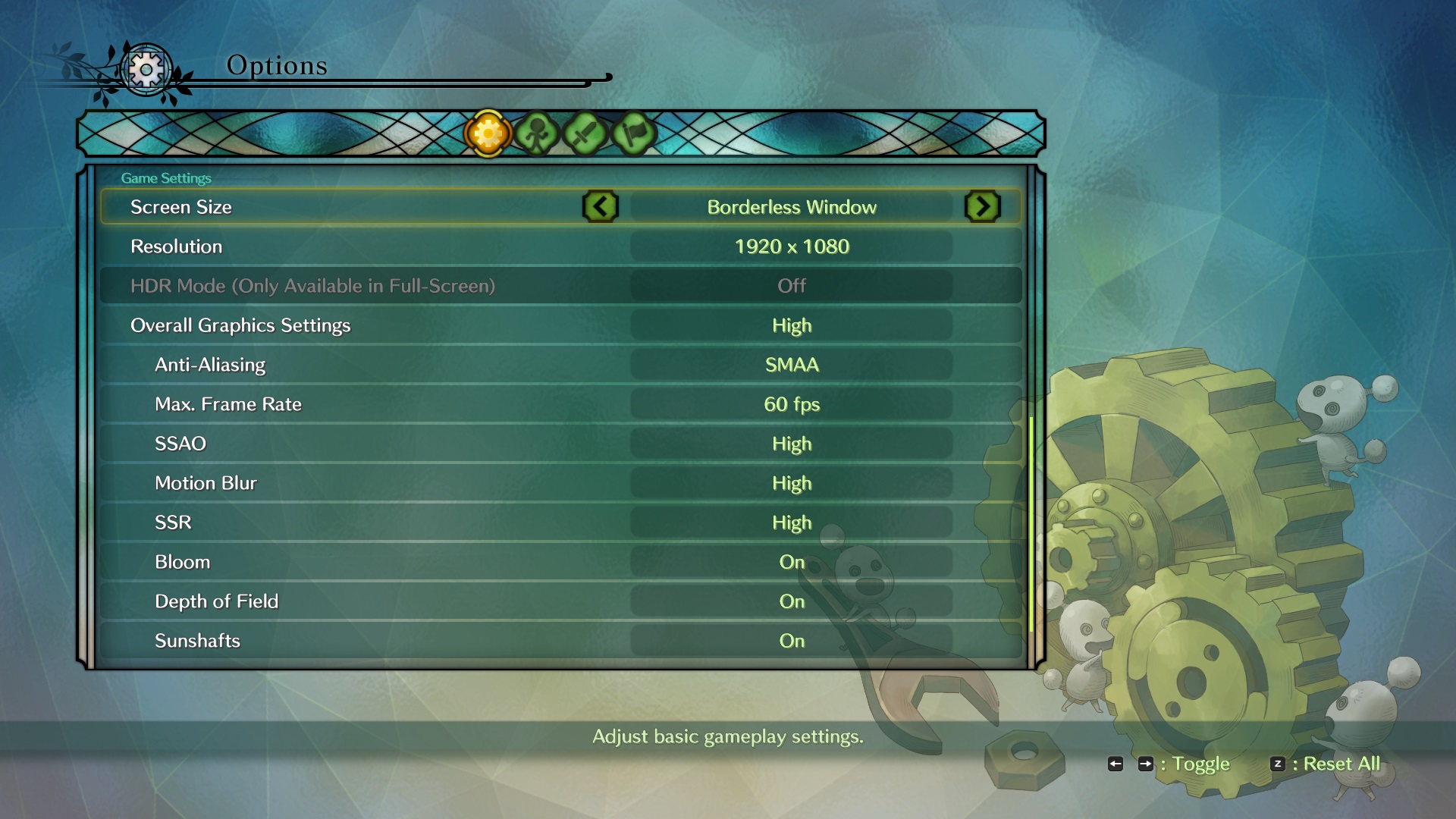This screenshot has height=819, width=1456.
Task: Click the left arrow beside Borderless Window
Action: click(601, 206)
